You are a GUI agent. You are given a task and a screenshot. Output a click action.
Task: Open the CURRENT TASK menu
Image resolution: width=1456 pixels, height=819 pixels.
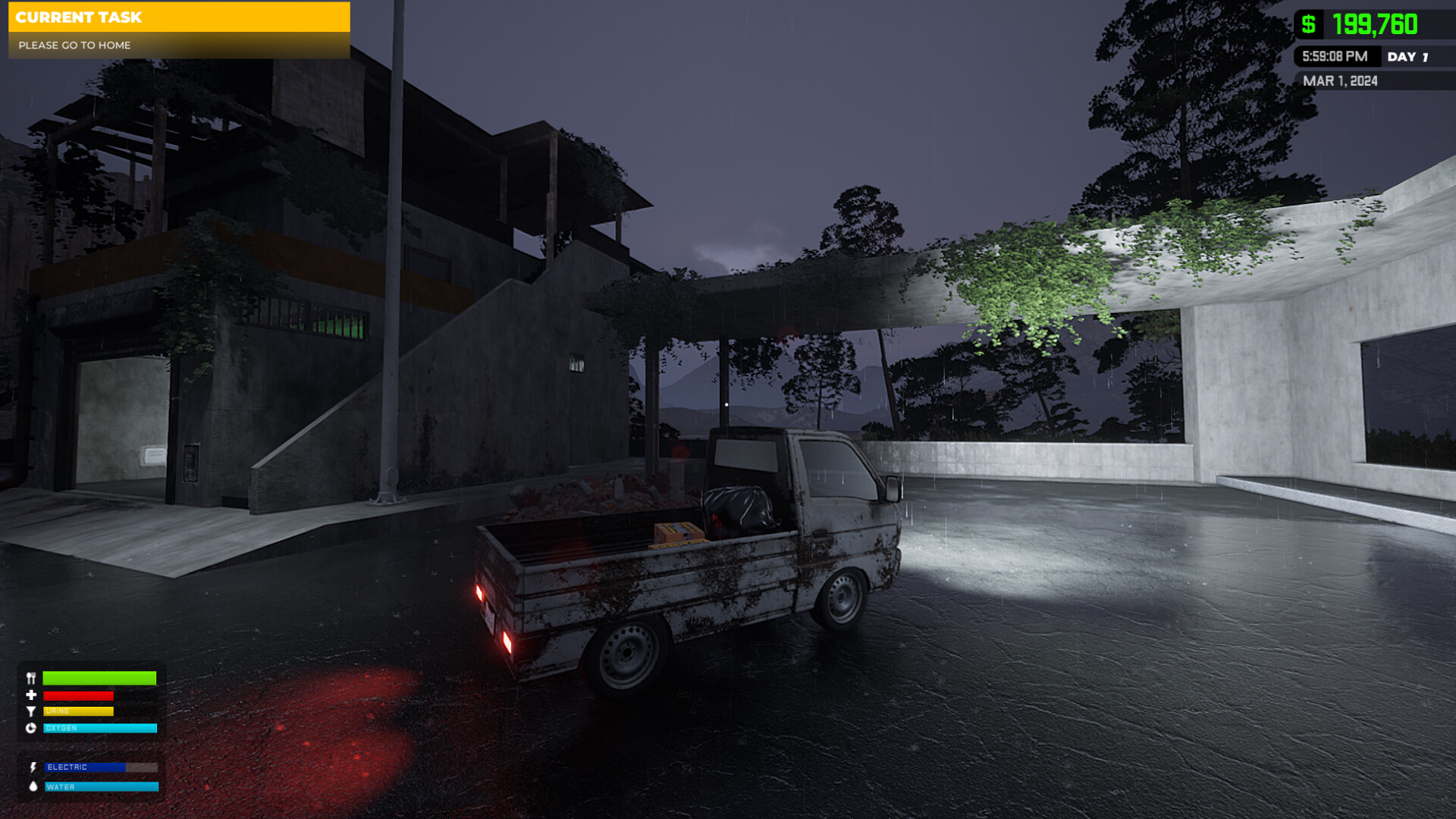178,17
